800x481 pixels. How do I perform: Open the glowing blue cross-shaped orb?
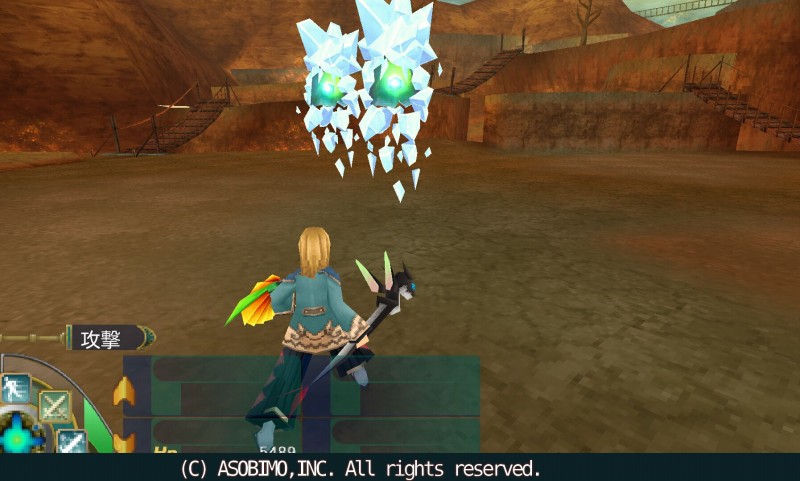pyautogui.click(x=17, y=437)
